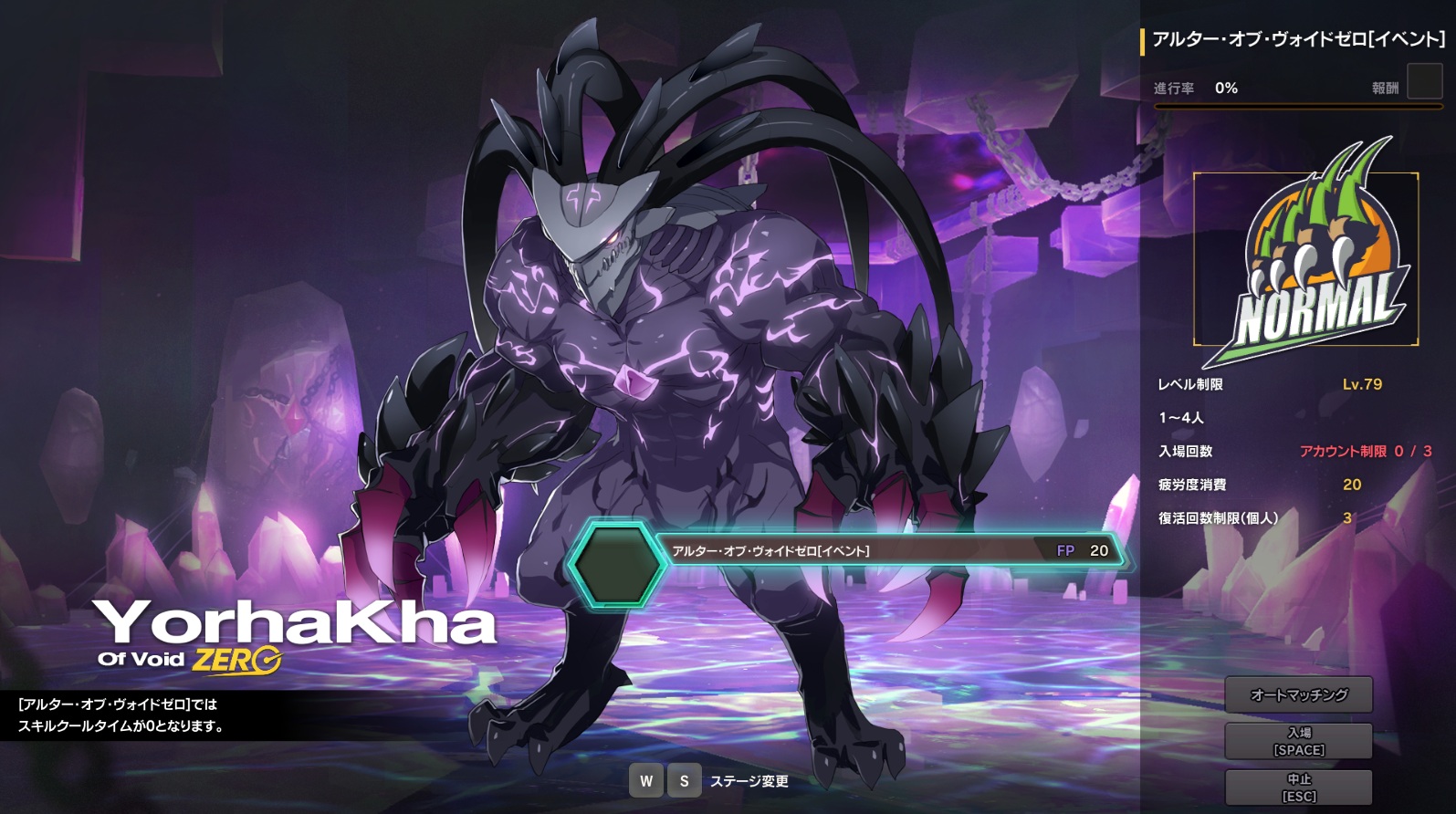Choose the NORMAL difficulty emblem
1456x814 pixels.
pyautogui.click(x=1306, y=259)
